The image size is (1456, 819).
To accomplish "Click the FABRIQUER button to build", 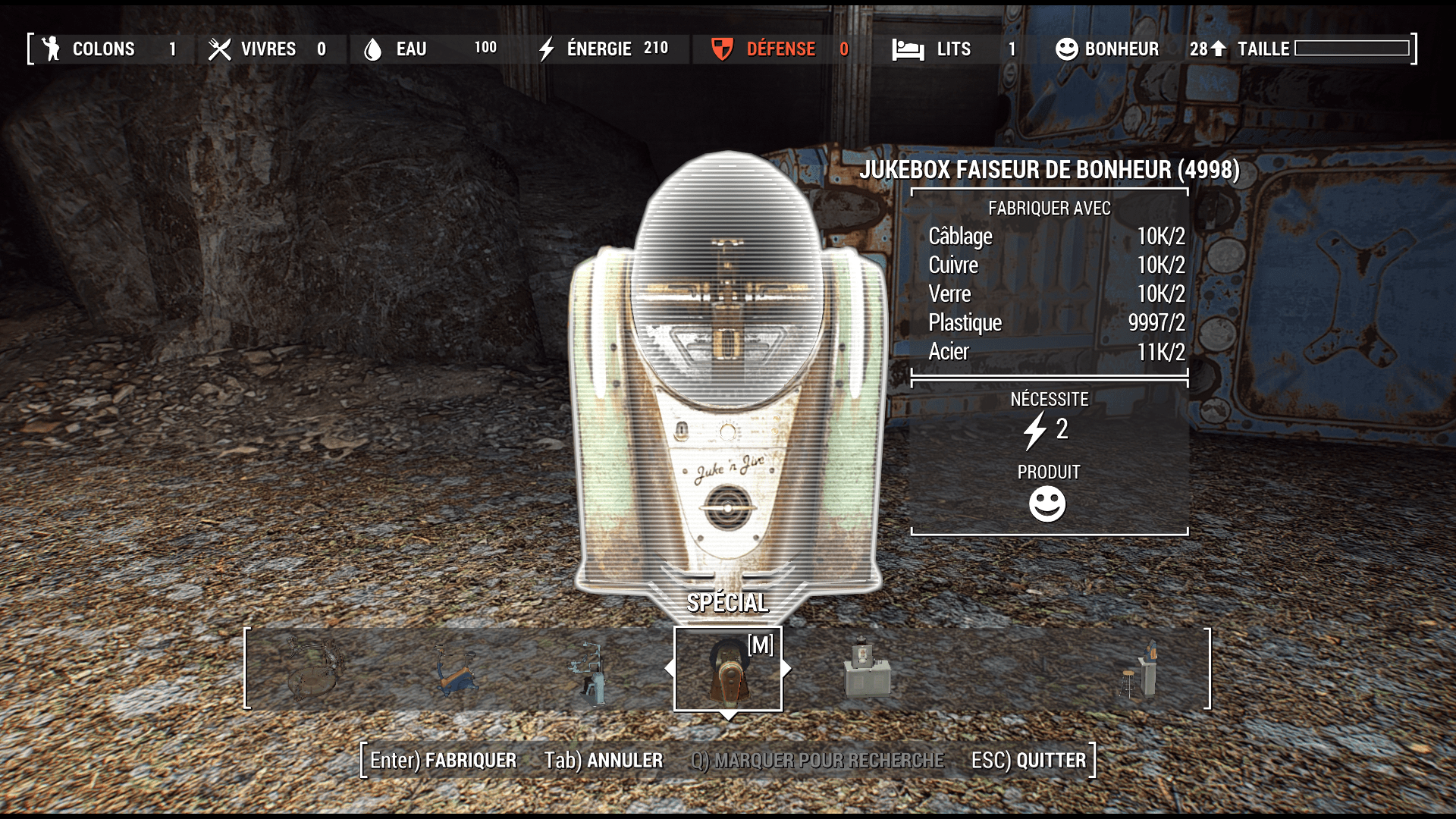I will [444, 760].
